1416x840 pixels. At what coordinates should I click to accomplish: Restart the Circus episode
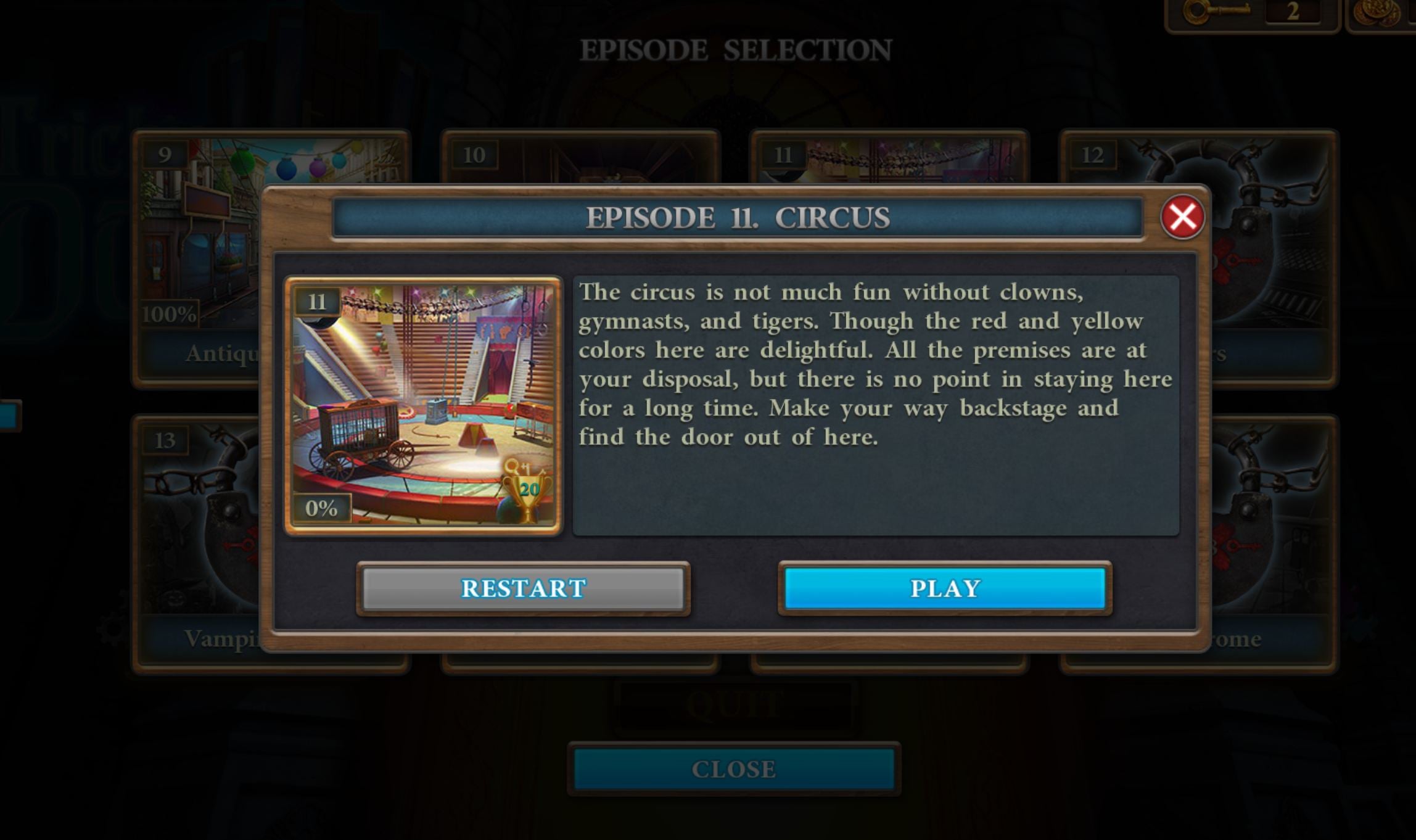click(523, 588)
